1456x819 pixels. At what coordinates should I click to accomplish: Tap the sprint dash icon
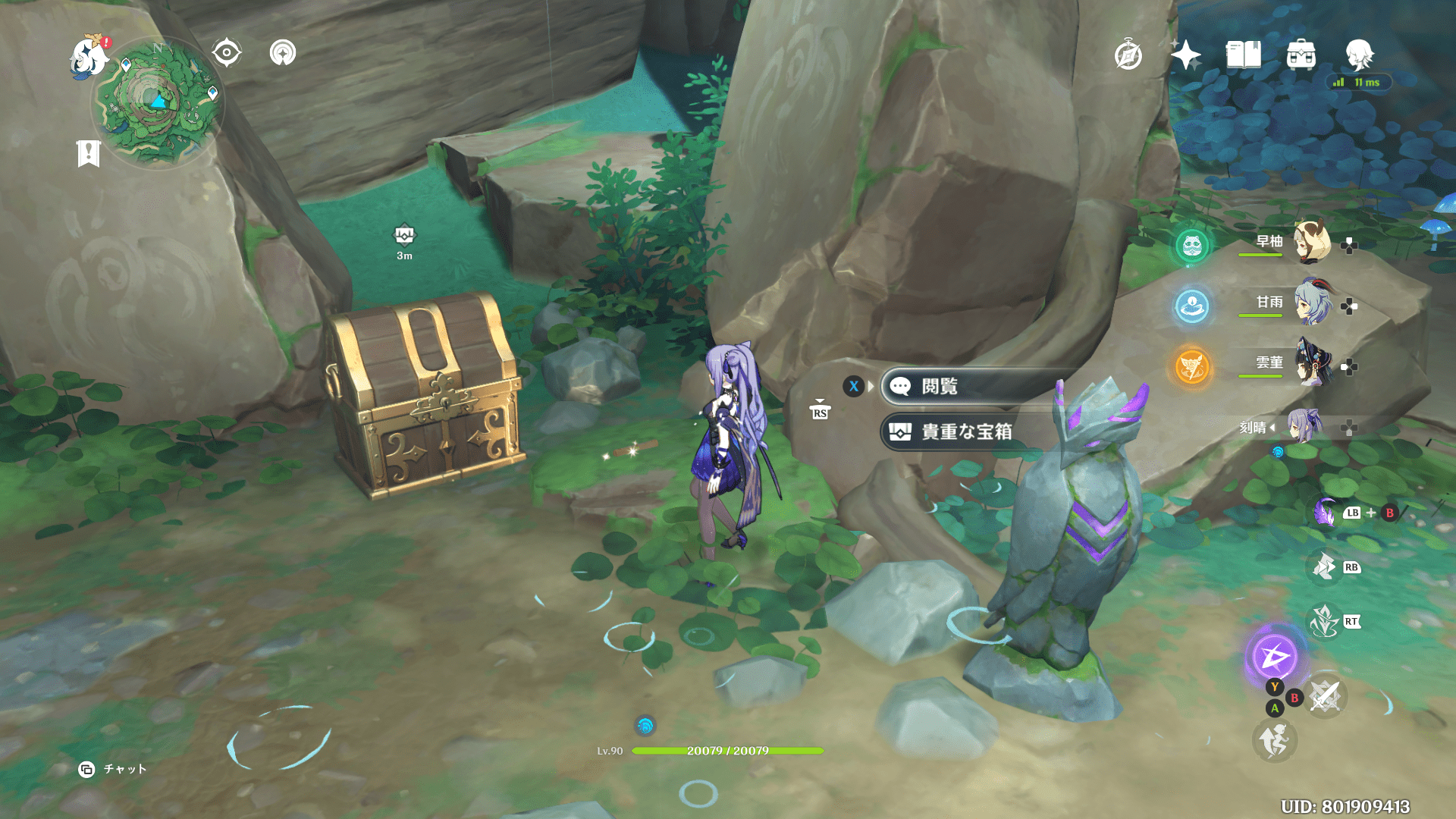point(1274,739)
